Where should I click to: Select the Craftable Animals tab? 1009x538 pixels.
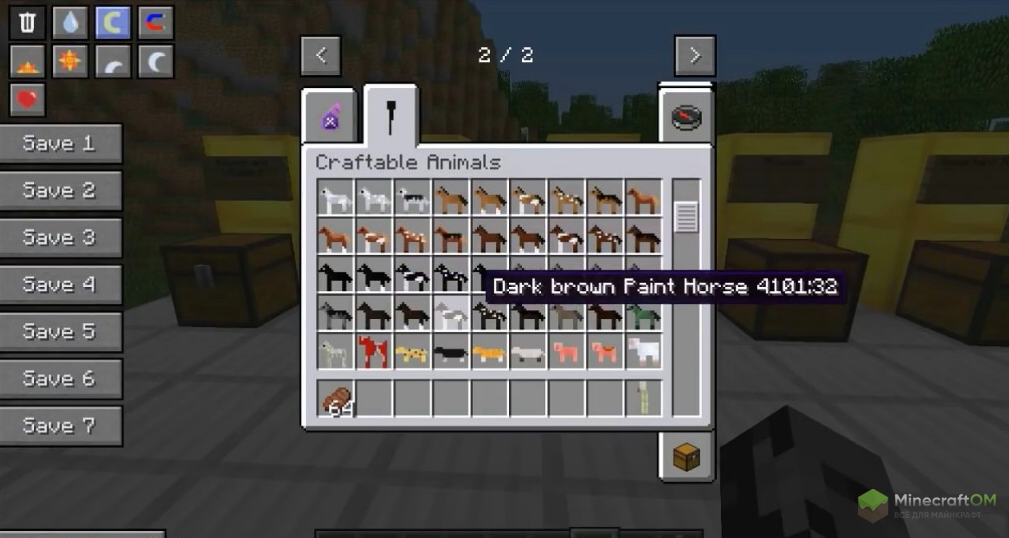coord(391,117)
